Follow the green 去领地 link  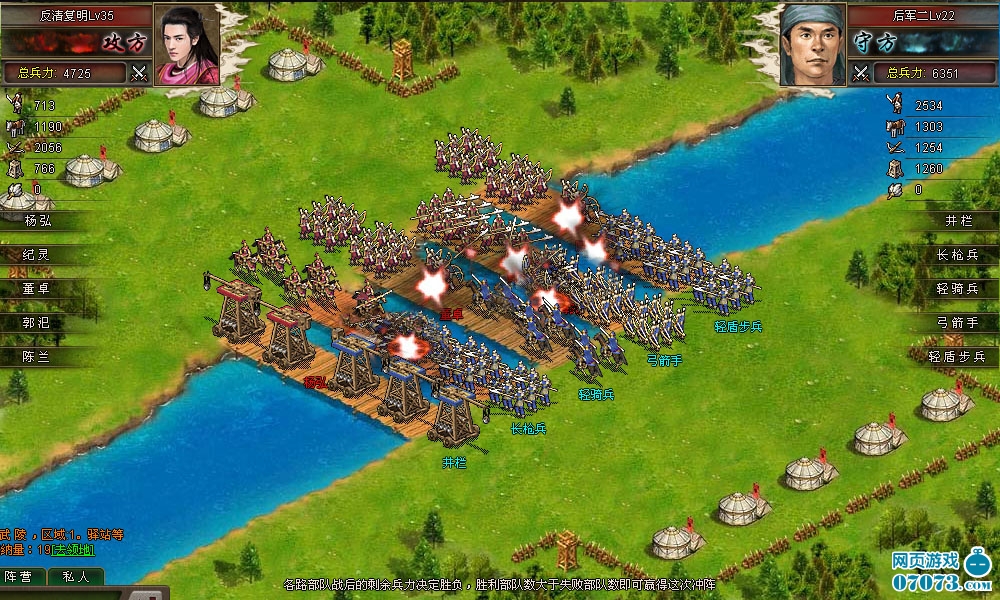point(73,550)
